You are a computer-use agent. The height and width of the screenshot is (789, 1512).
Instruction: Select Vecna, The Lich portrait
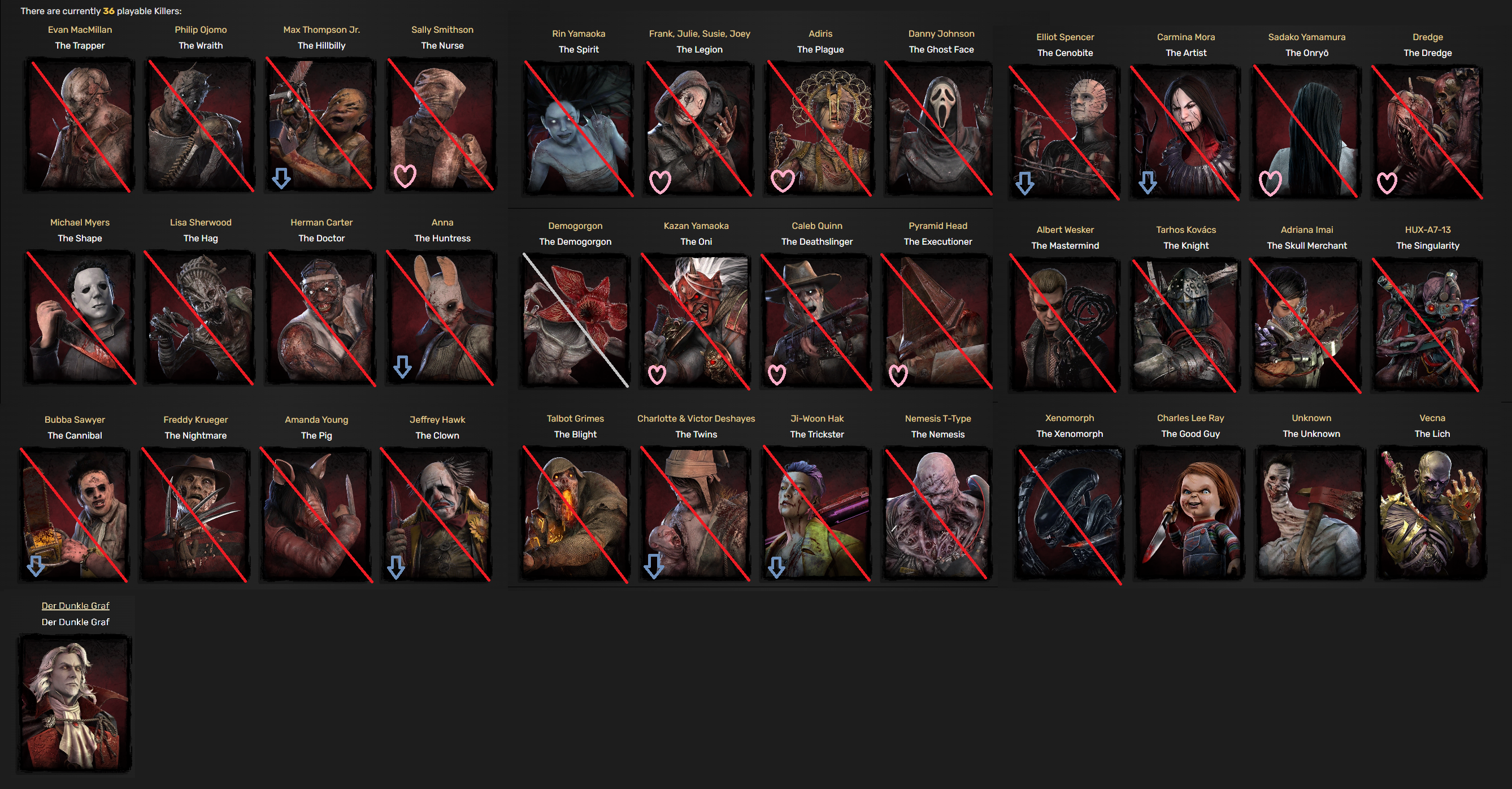click(x=1431, y=515)
